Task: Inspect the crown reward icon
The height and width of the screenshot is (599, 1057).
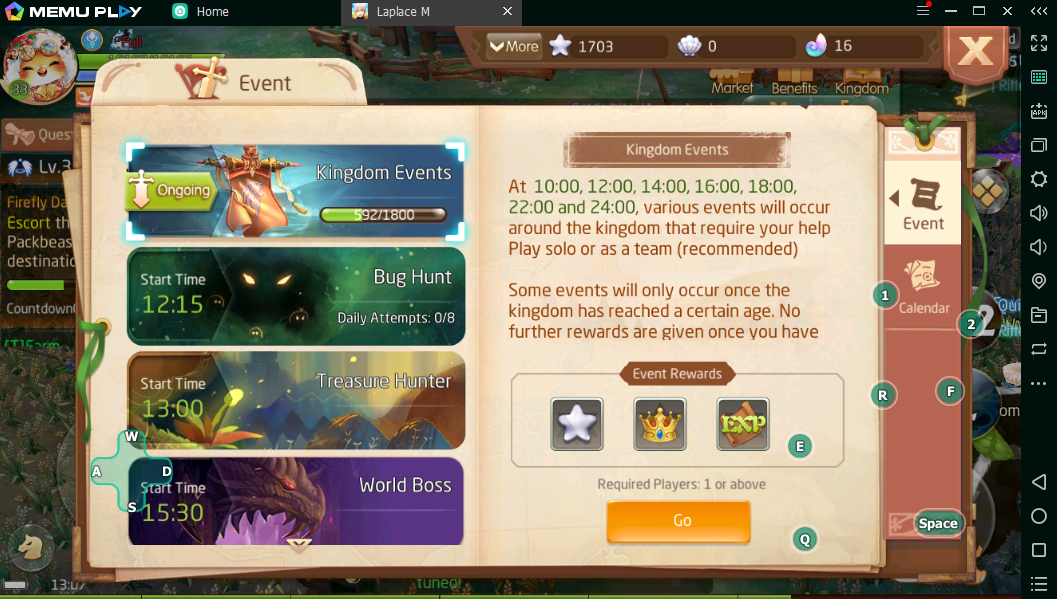Action: [x=660, y=424]
